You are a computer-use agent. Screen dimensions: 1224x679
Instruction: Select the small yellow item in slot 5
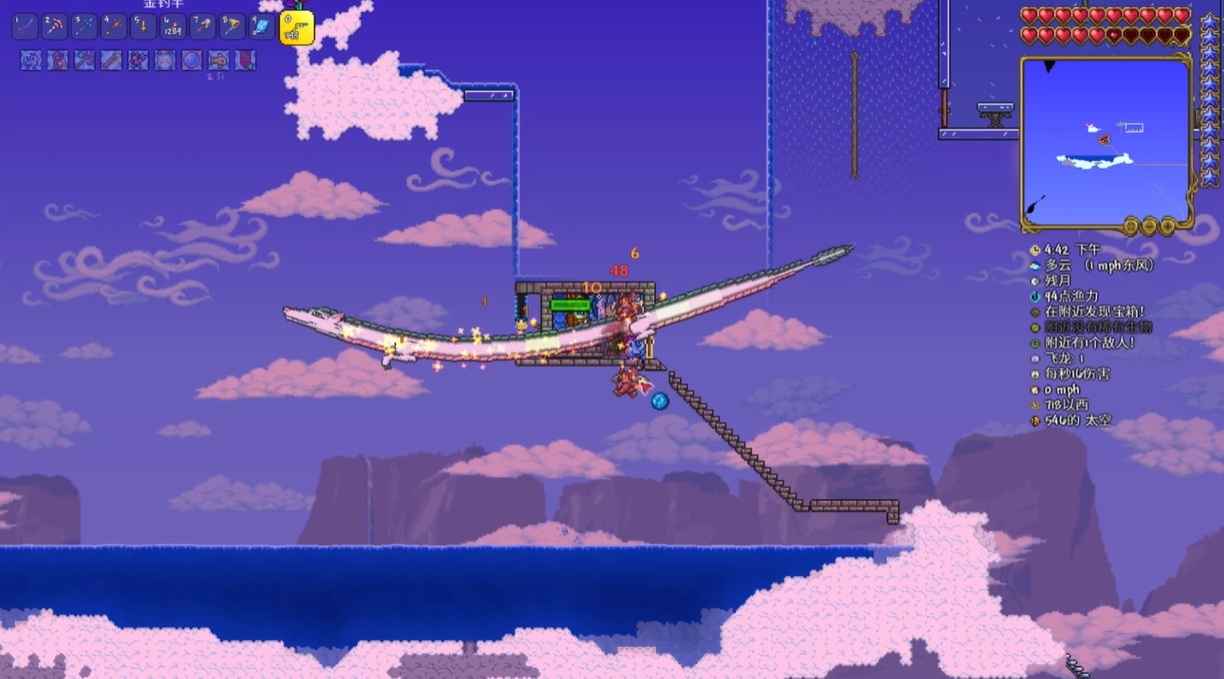(x=144, y=26)
